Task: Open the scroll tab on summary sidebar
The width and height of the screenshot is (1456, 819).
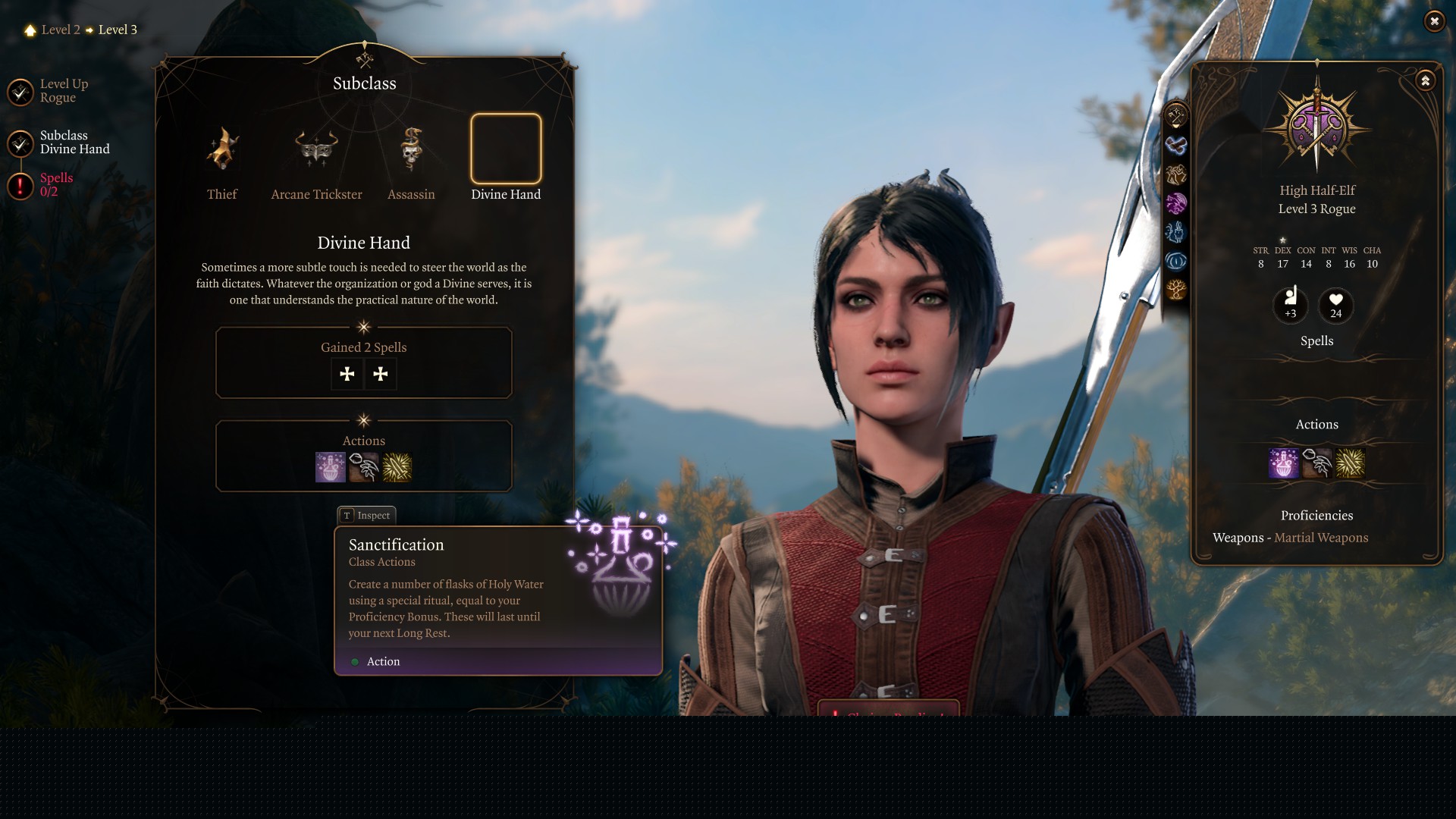Action: point(1176,145)
